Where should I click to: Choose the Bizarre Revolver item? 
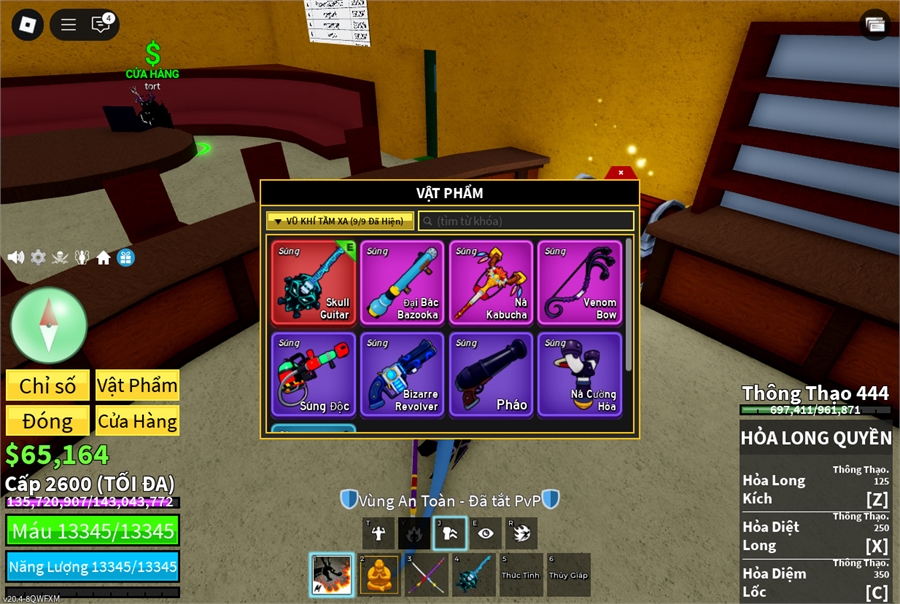pyautogui.click(x=402, y=374)
